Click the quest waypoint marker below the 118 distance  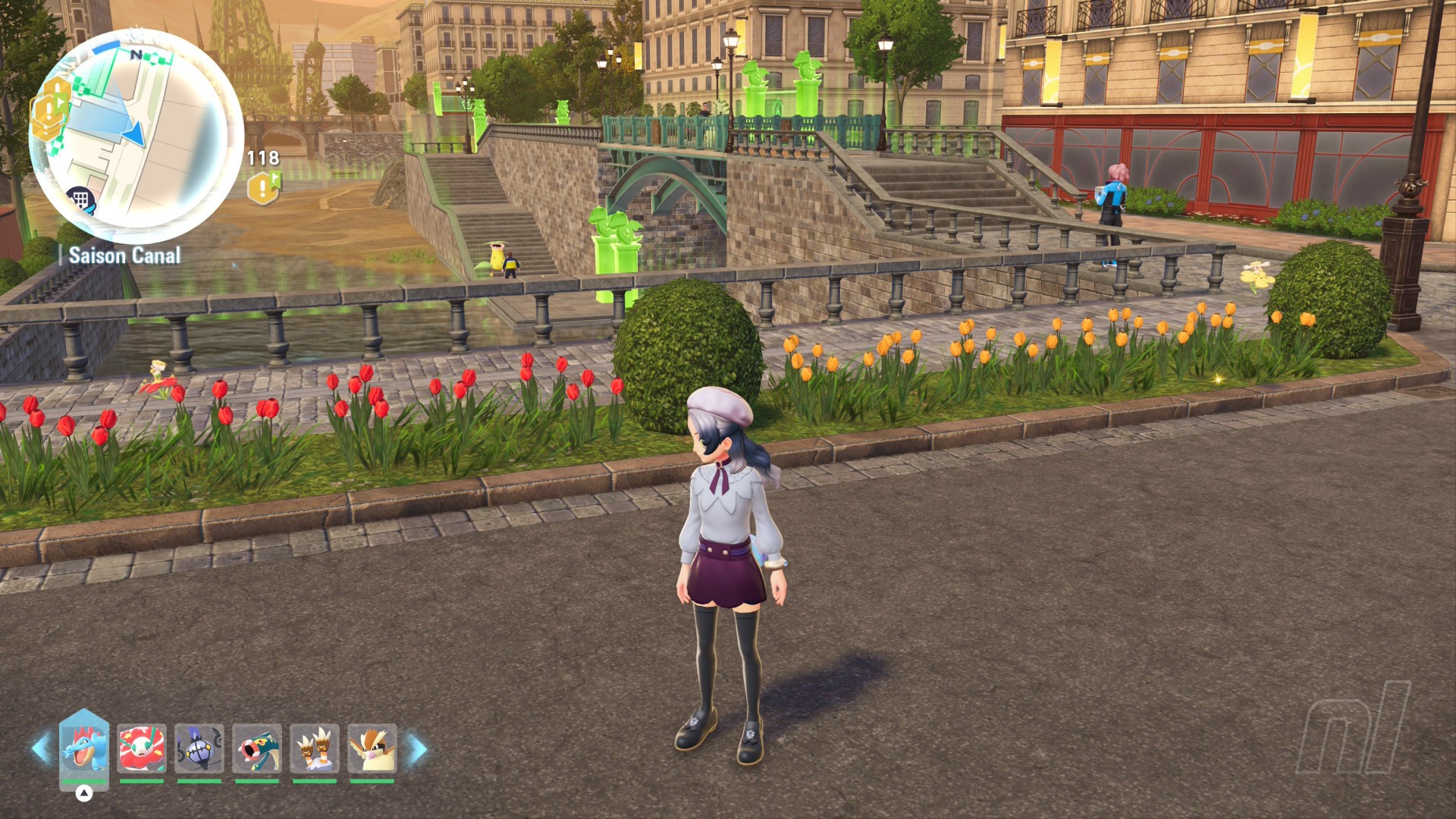point(263,187)
